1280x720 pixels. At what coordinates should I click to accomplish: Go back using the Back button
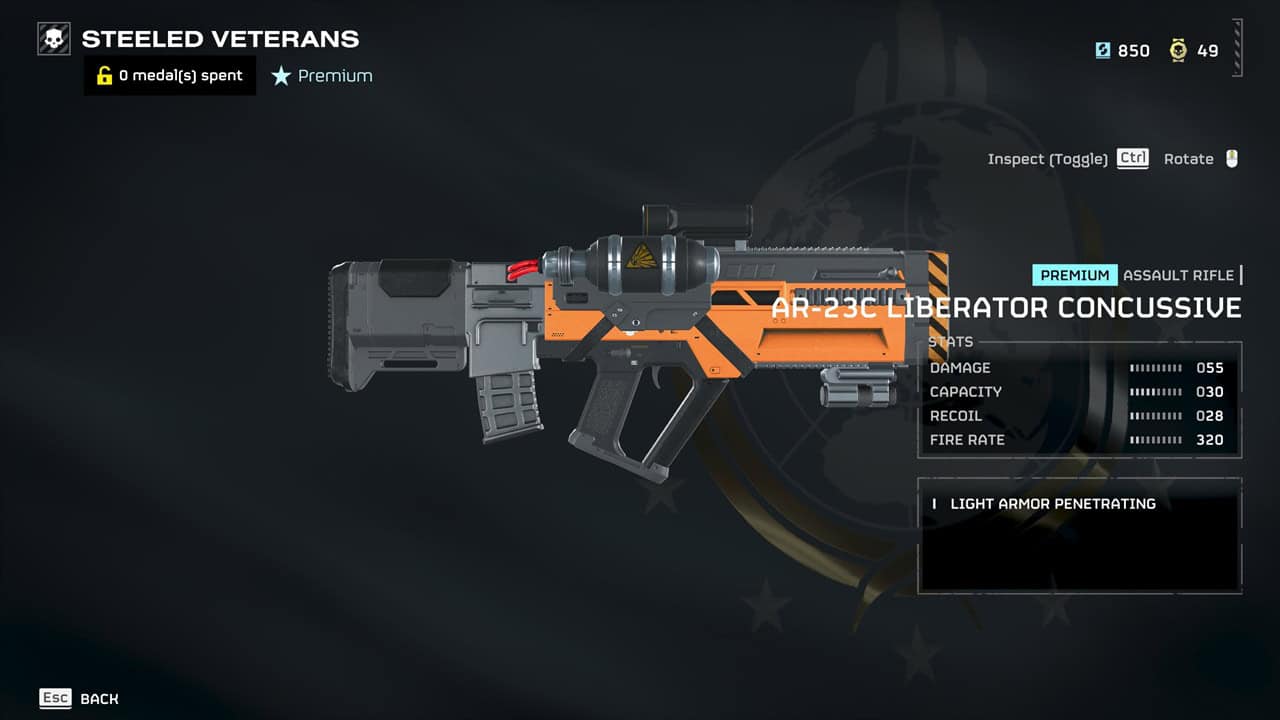[79, 699]
